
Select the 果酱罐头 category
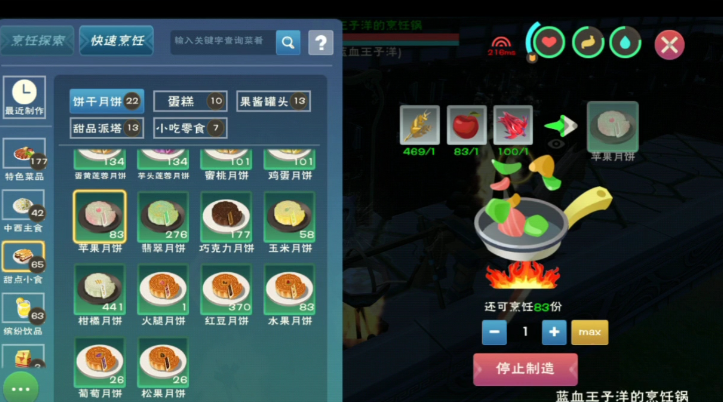point(272,101)
